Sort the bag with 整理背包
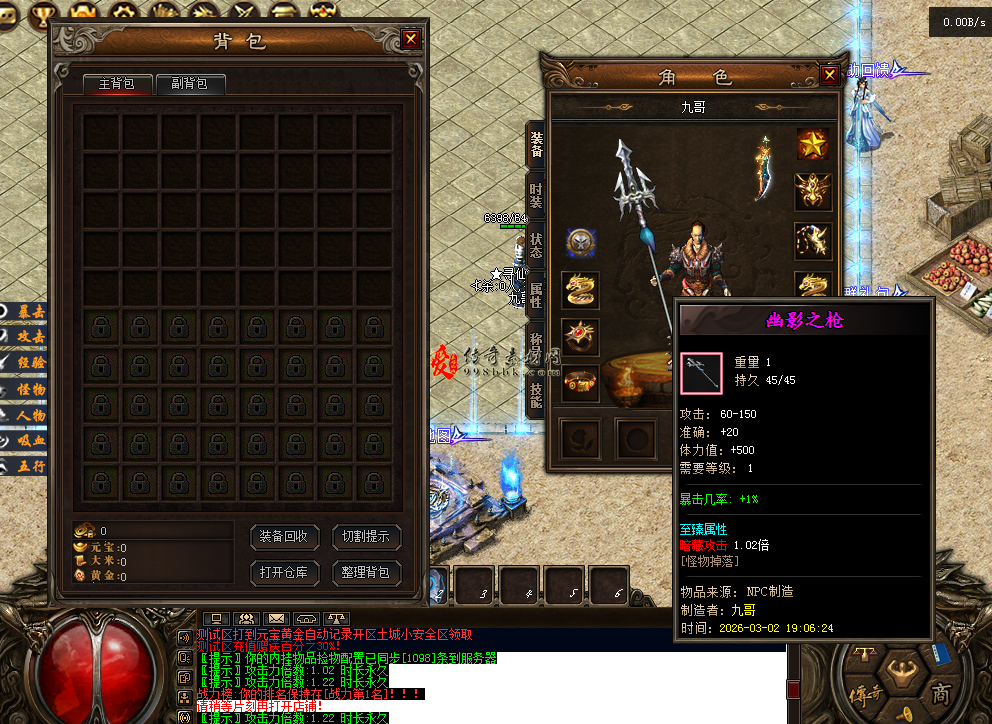992x724 pixels. [x=366, y=573]
